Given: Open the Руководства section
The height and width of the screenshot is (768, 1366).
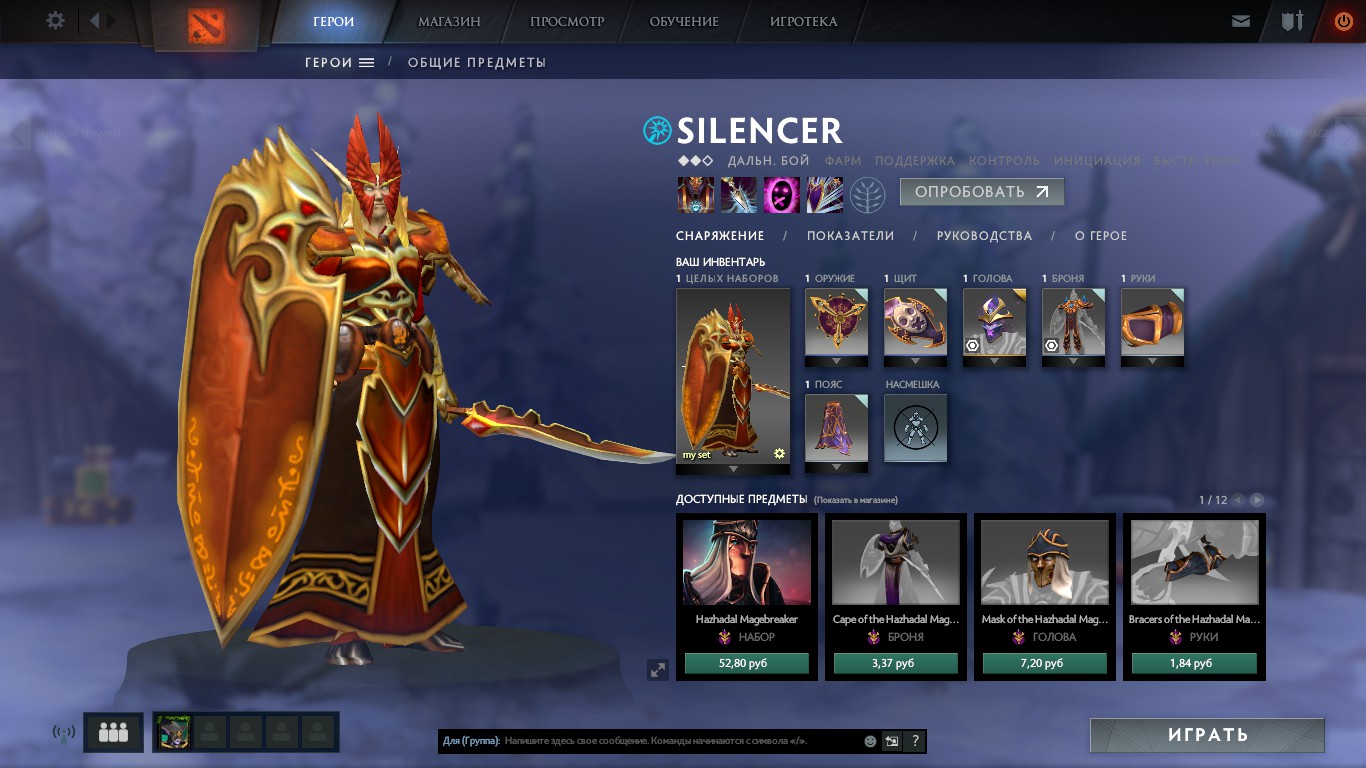Looking at the screenshot, I should pos(984,236).
